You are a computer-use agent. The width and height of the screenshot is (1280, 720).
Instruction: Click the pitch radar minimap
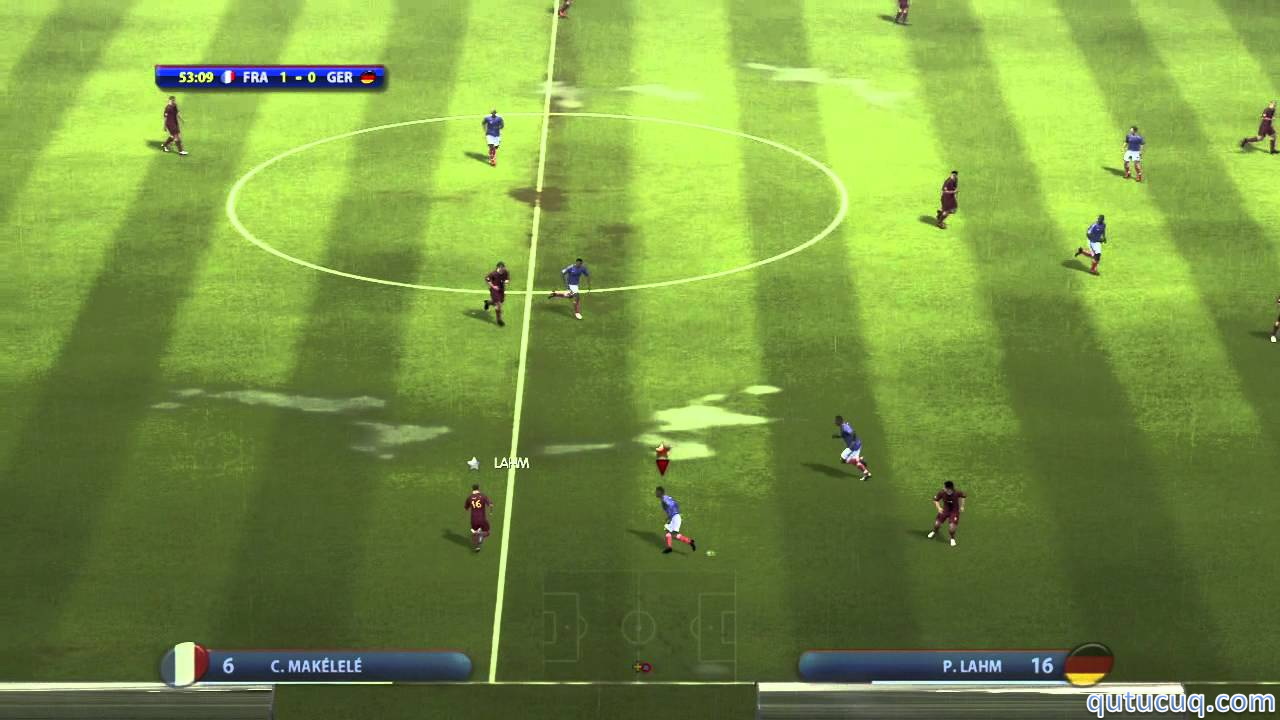[x=638, y=627]
